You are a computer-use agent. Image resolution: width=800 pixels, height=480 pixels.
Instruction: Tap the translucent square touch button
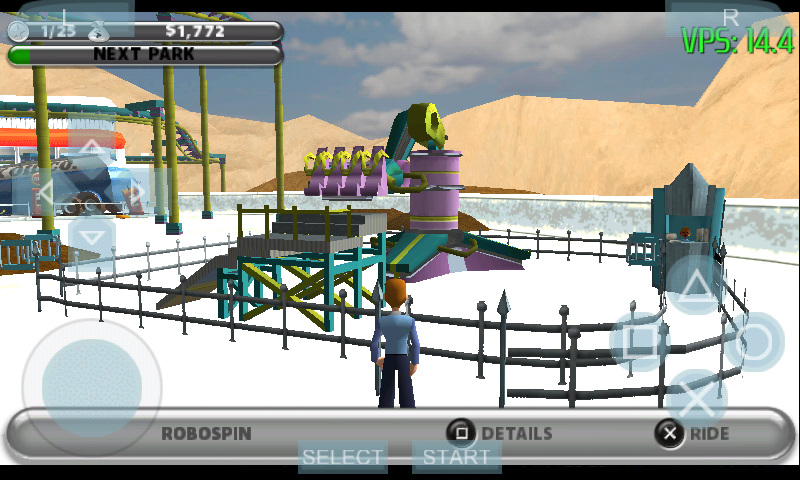tap(640, 342)
